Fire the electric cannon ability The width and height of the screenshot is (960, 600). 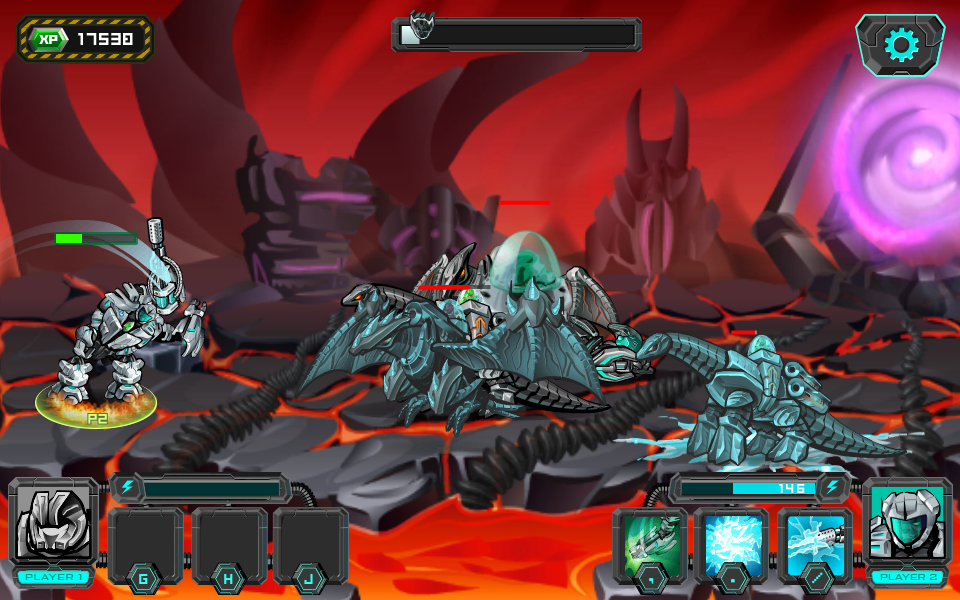click(814, 545)
